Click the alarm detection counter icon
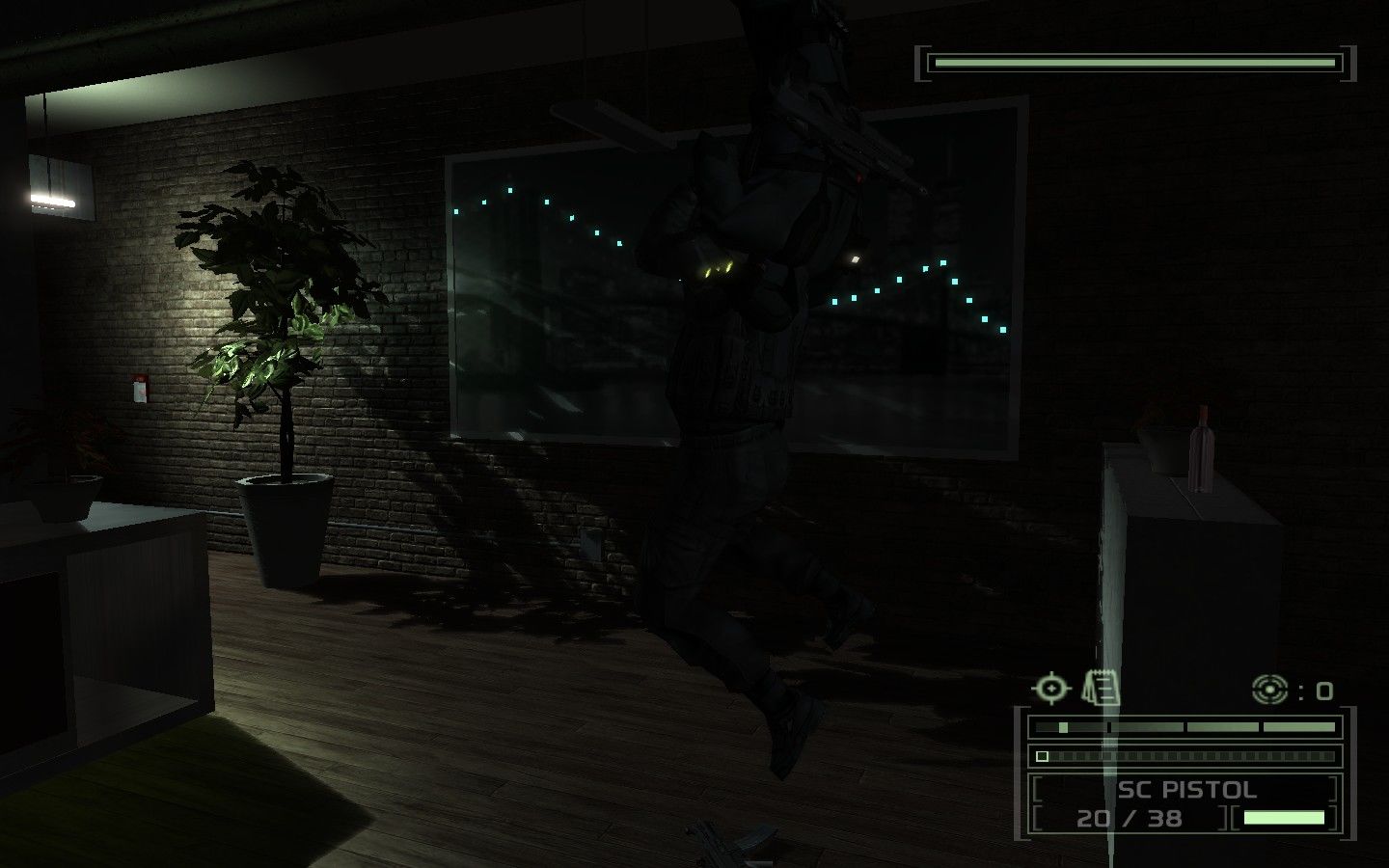This screenshot has height=868, width=1389. point(1268,689)
